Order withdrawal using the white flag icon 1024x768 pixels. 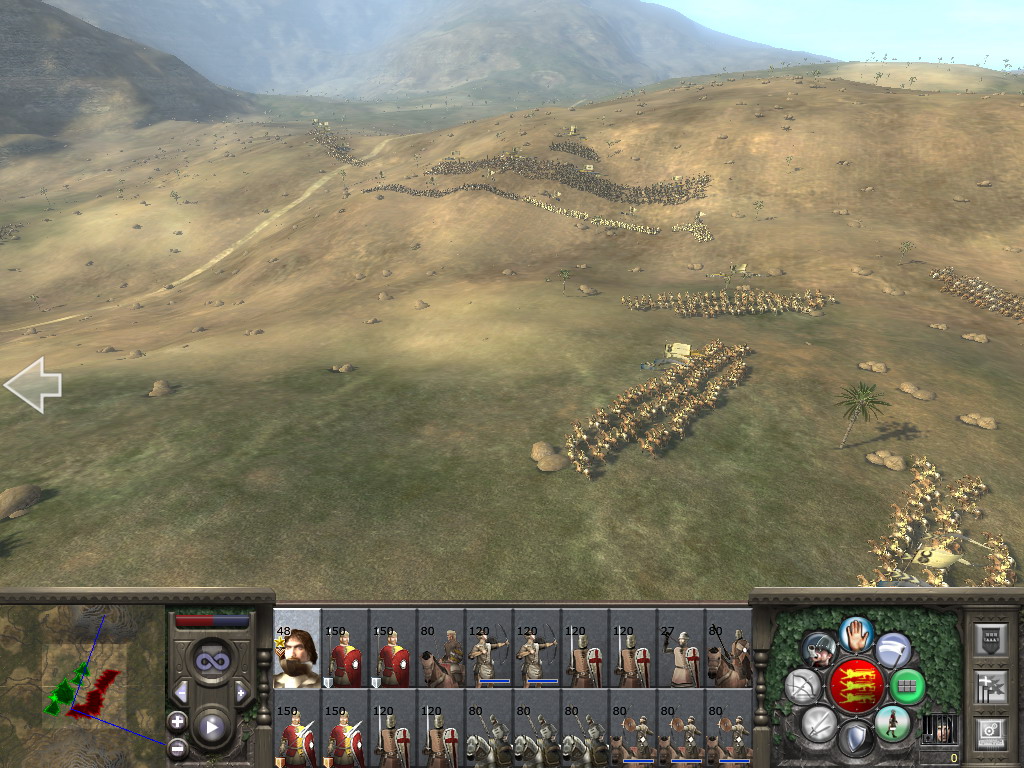click(893, 649)
